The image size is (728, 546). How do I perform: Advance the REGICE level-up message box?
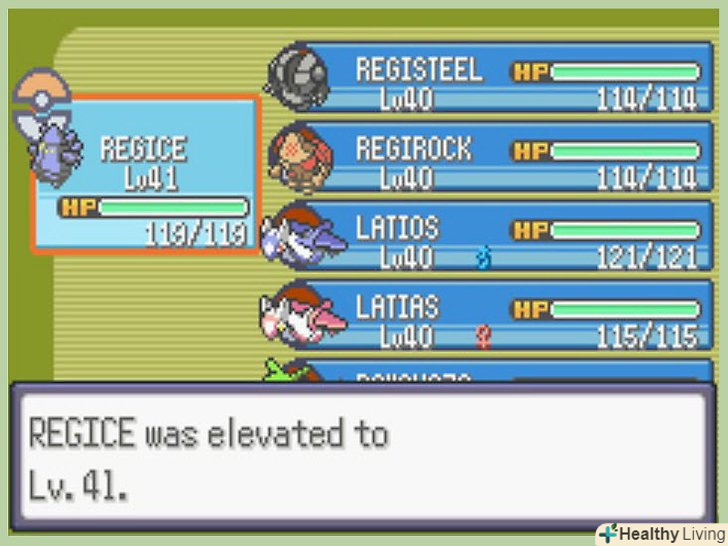pos(362,455)
